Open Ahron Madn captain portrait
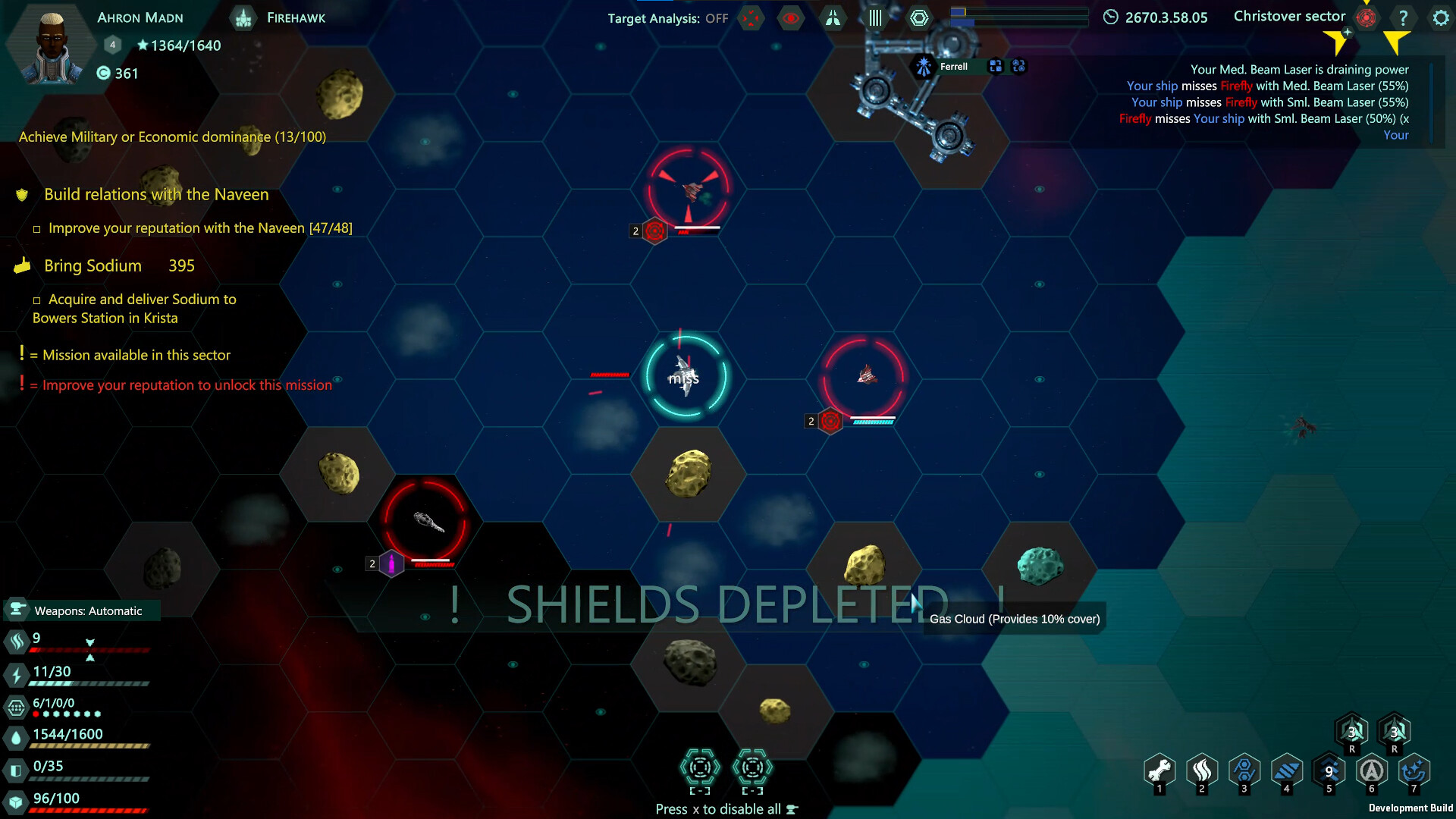This screenshot has height=819, width=1456. point(51,47)
